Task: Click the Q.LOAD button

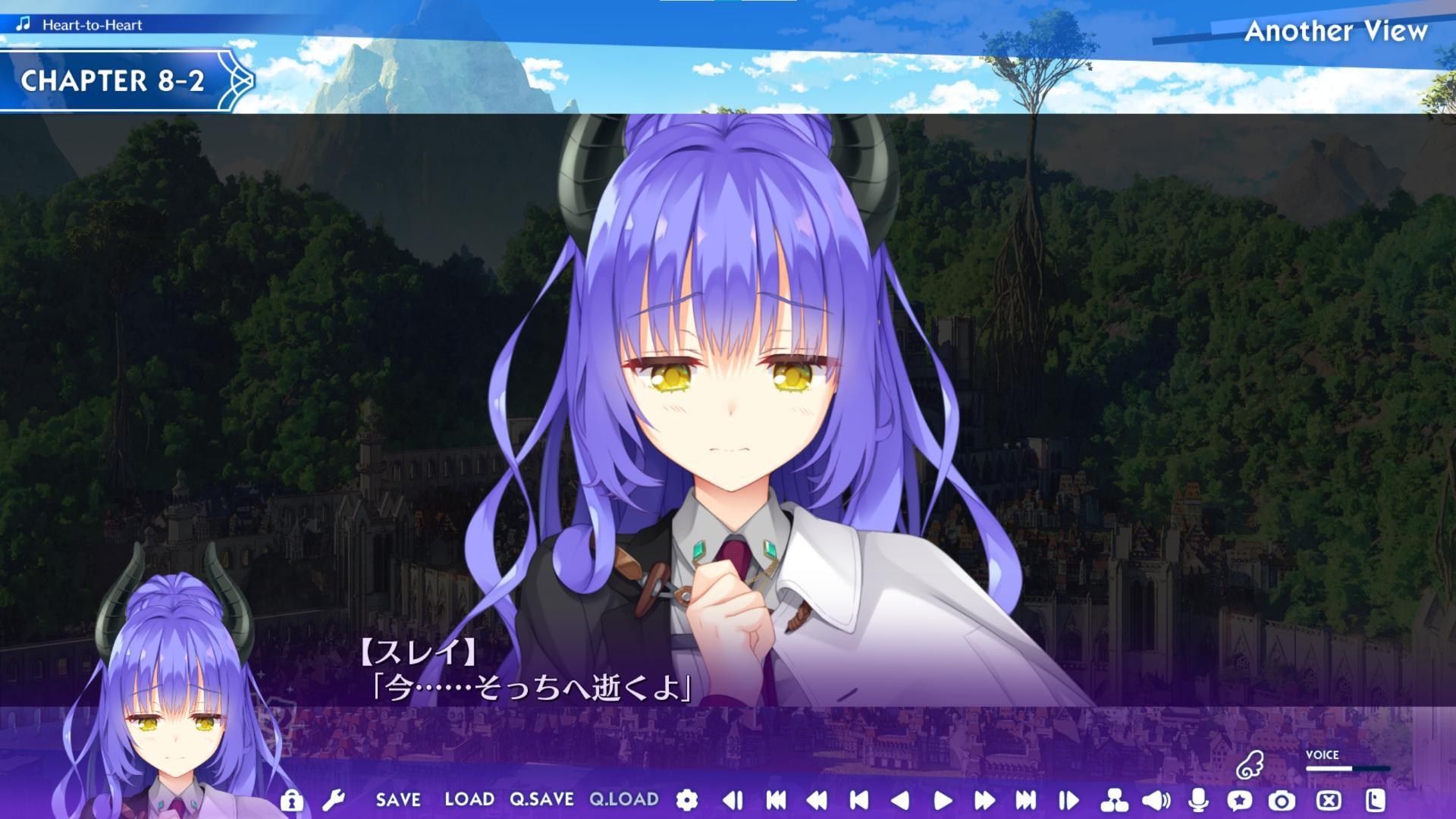Action: point(623,799)
